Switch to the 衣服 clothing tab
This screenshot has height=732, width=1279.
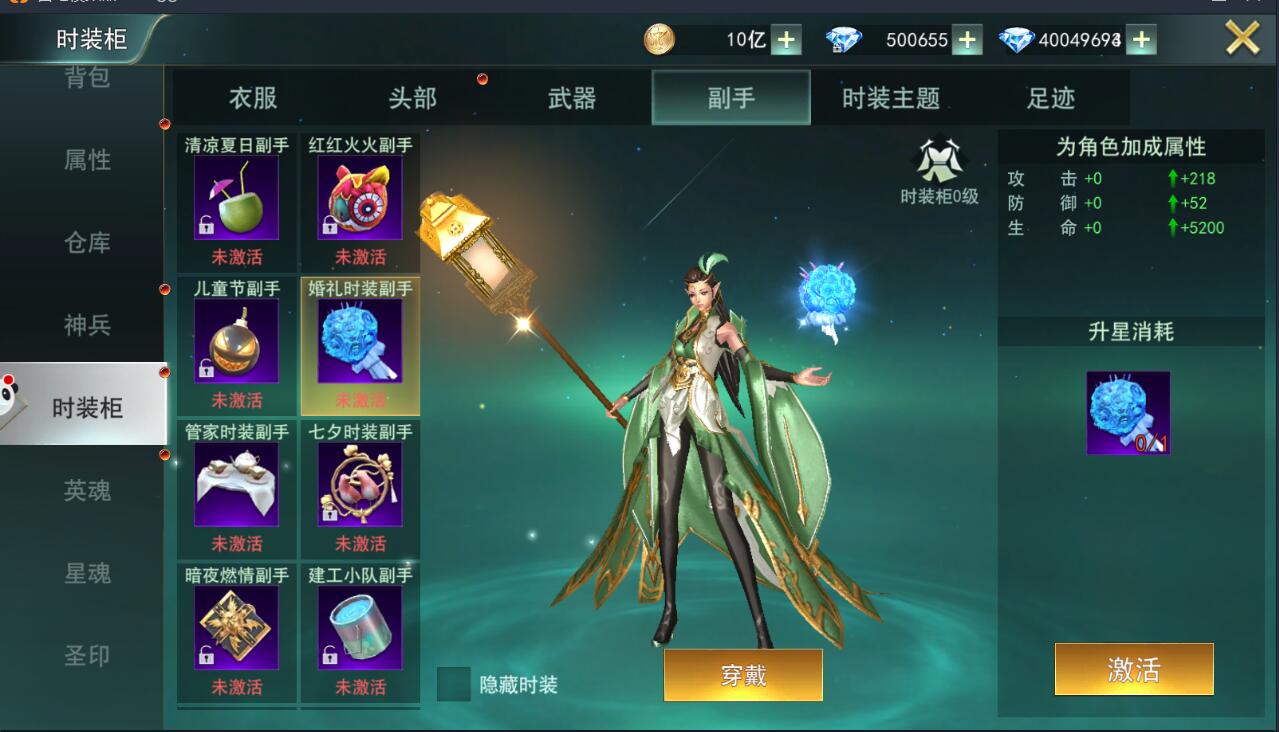(253, 98)
